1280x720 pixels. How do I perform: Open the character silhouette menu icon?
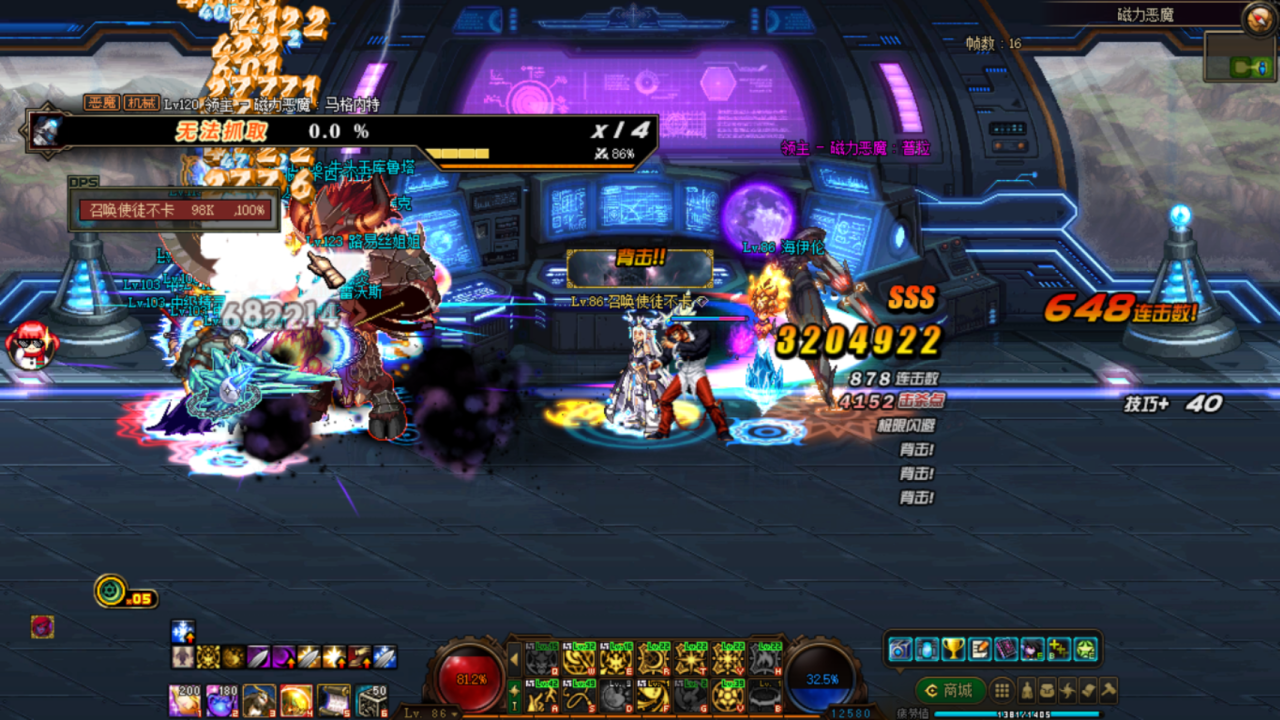(1026, 690)
